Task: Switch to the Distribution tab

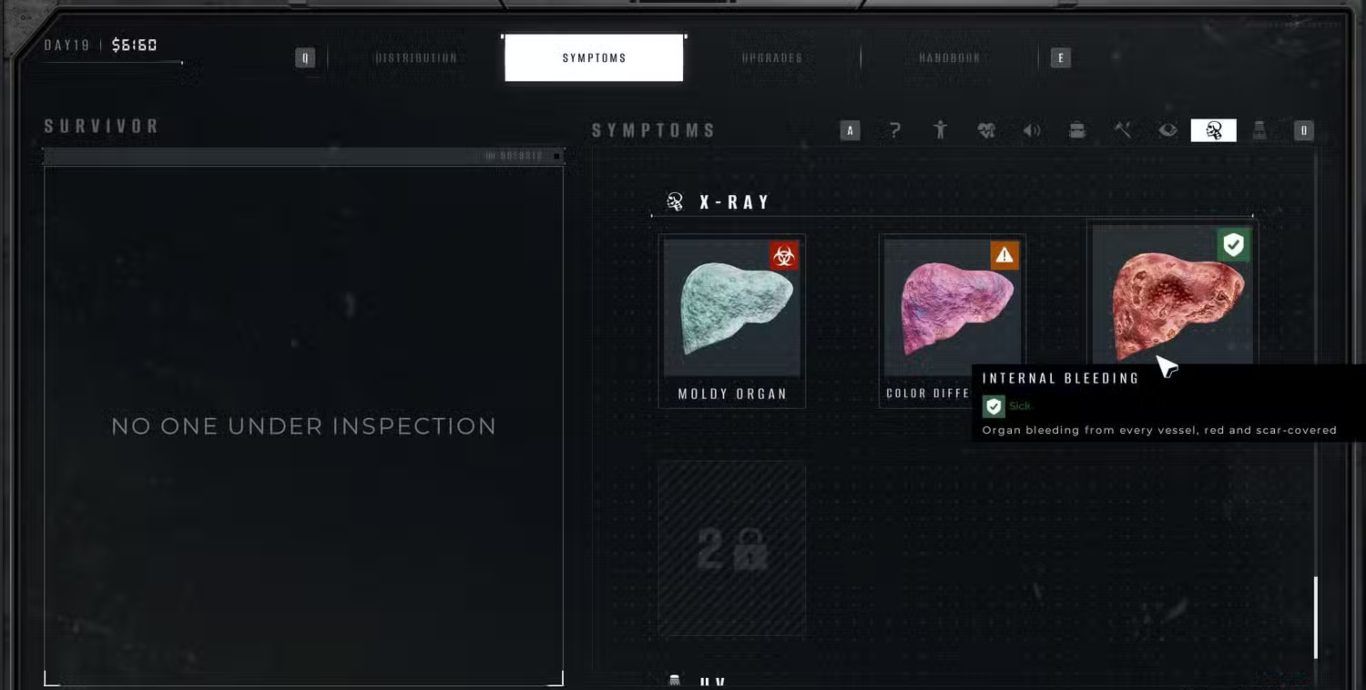Action: [x=416, y=58]
